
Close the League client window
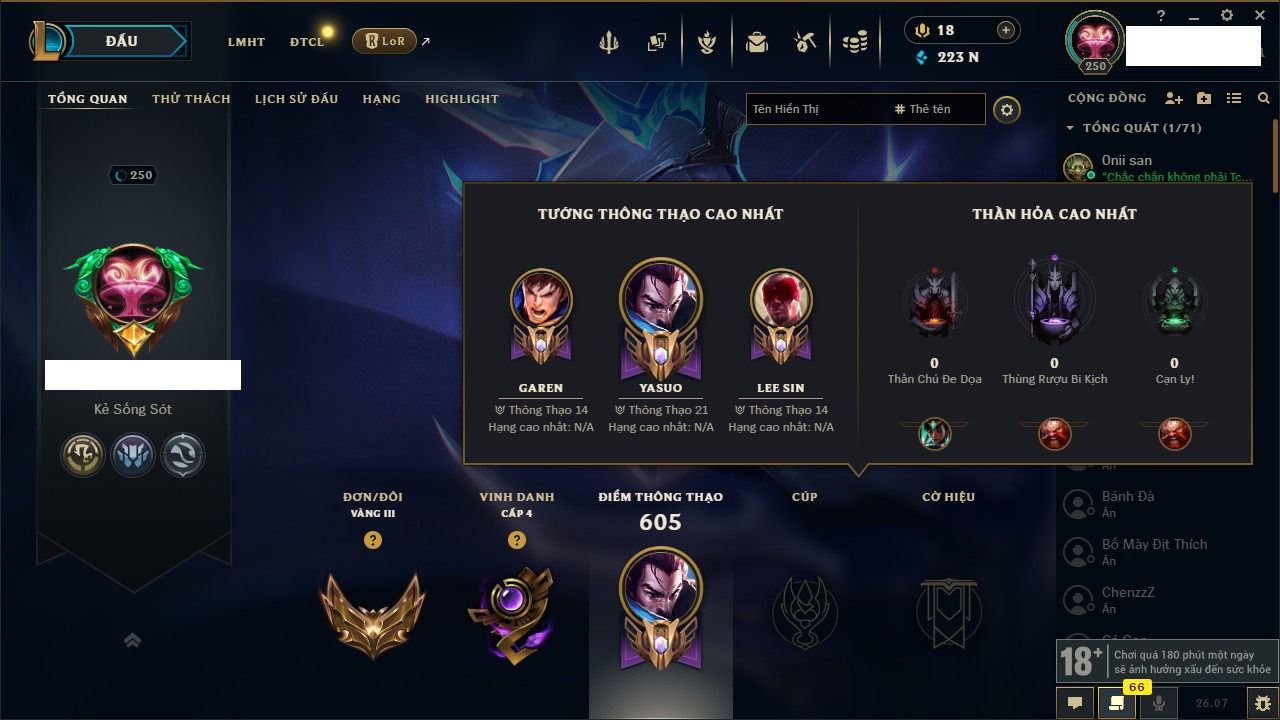[x=1259, y=15]
